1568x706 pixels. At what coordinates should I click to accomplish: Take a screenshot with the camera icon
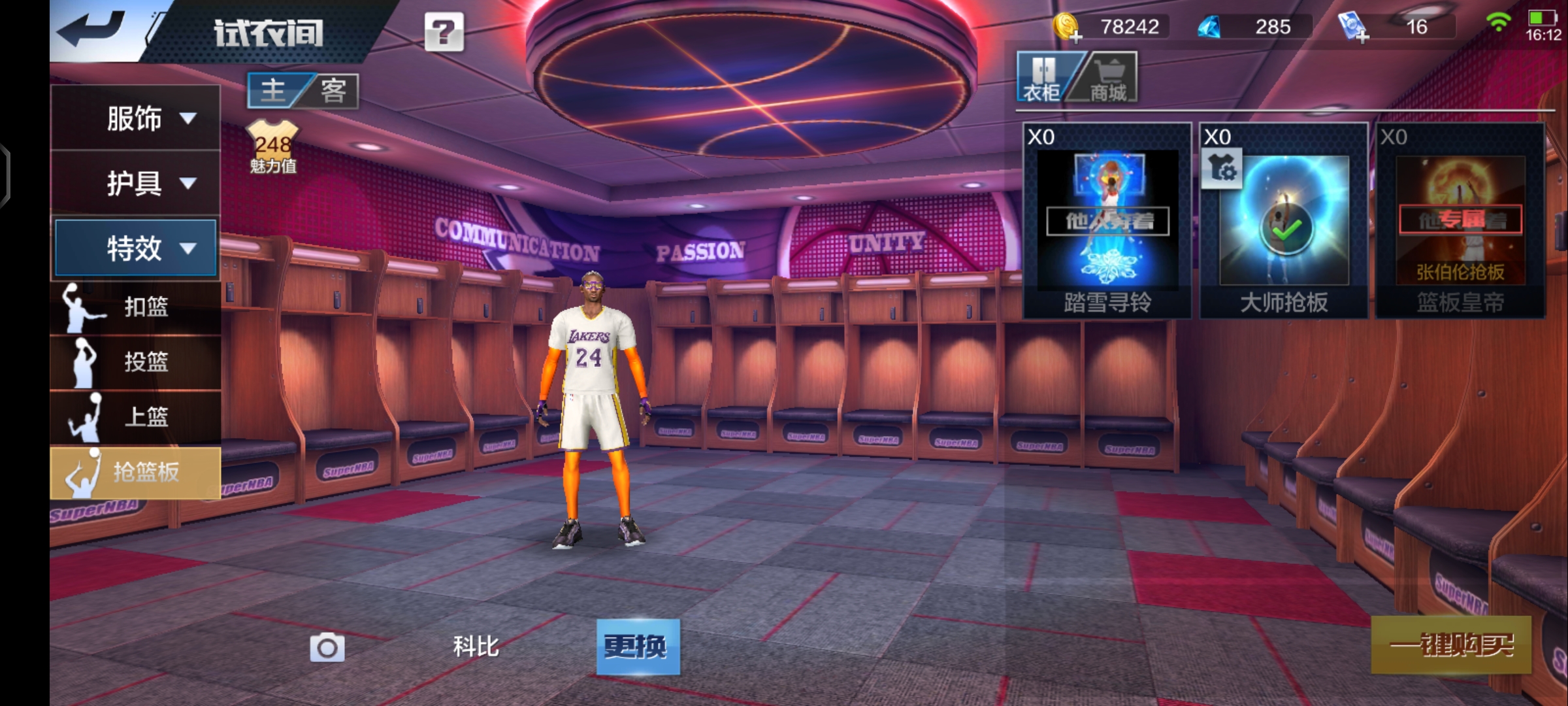(x=327, y=647)
